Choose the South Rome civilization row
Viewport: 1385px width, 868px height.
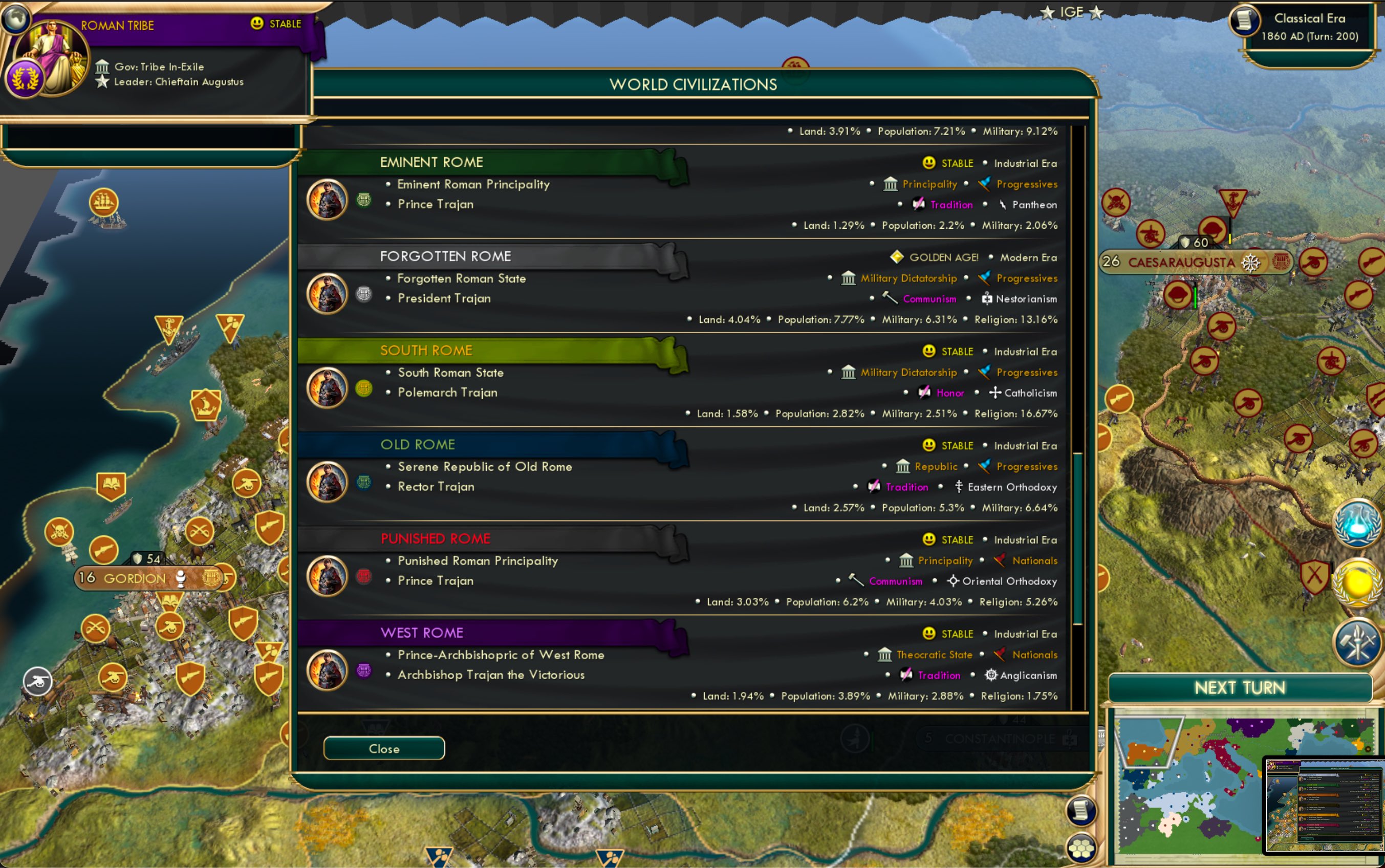426,351
